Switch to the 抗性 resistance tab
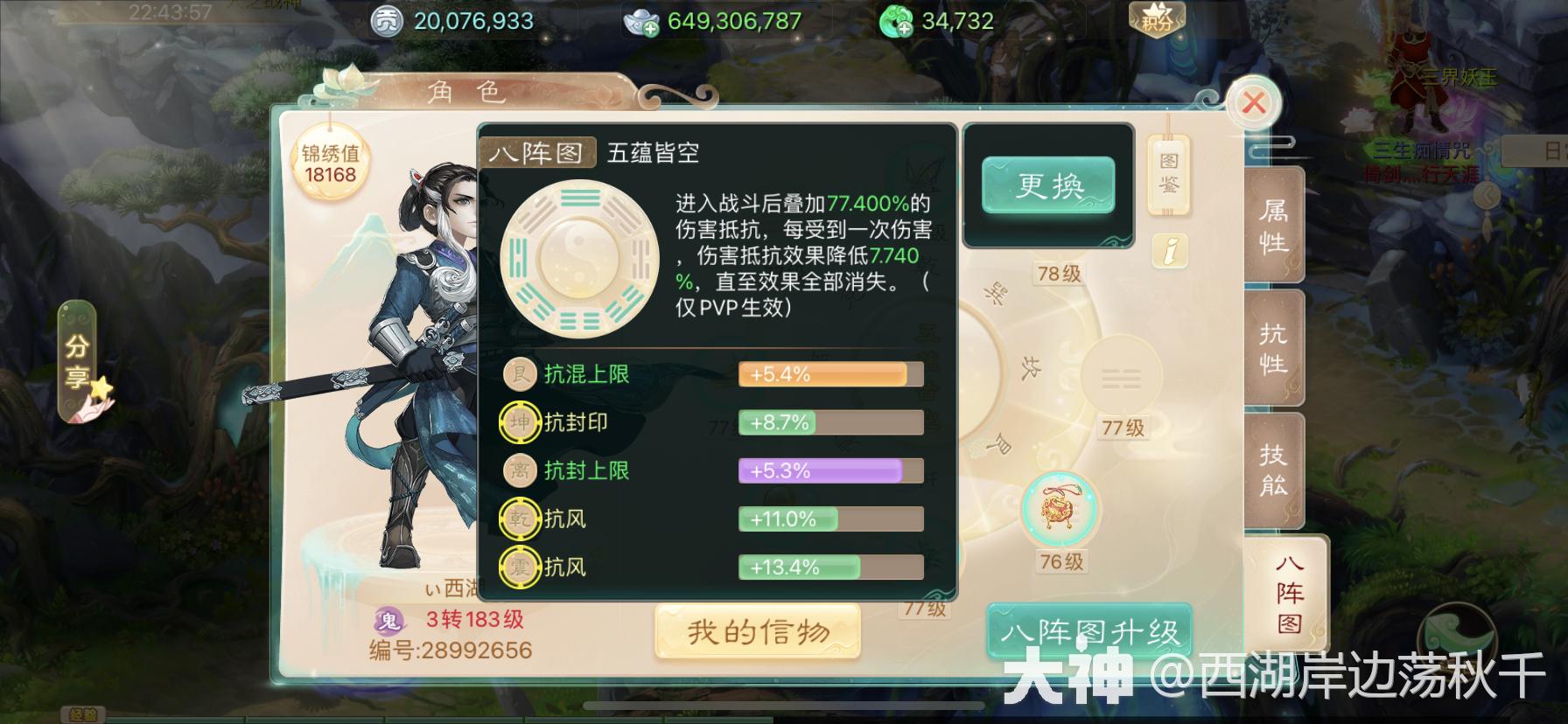 tap(1274, 350)
